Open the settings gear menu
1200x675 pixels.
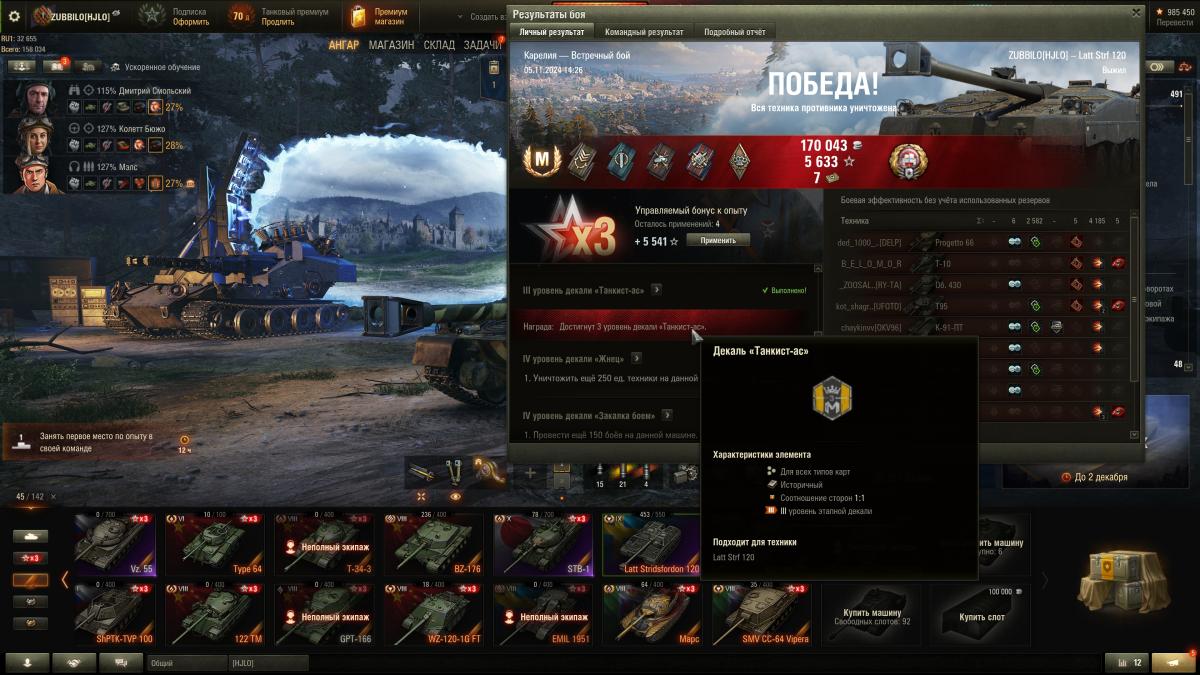[x=14, y=16]
